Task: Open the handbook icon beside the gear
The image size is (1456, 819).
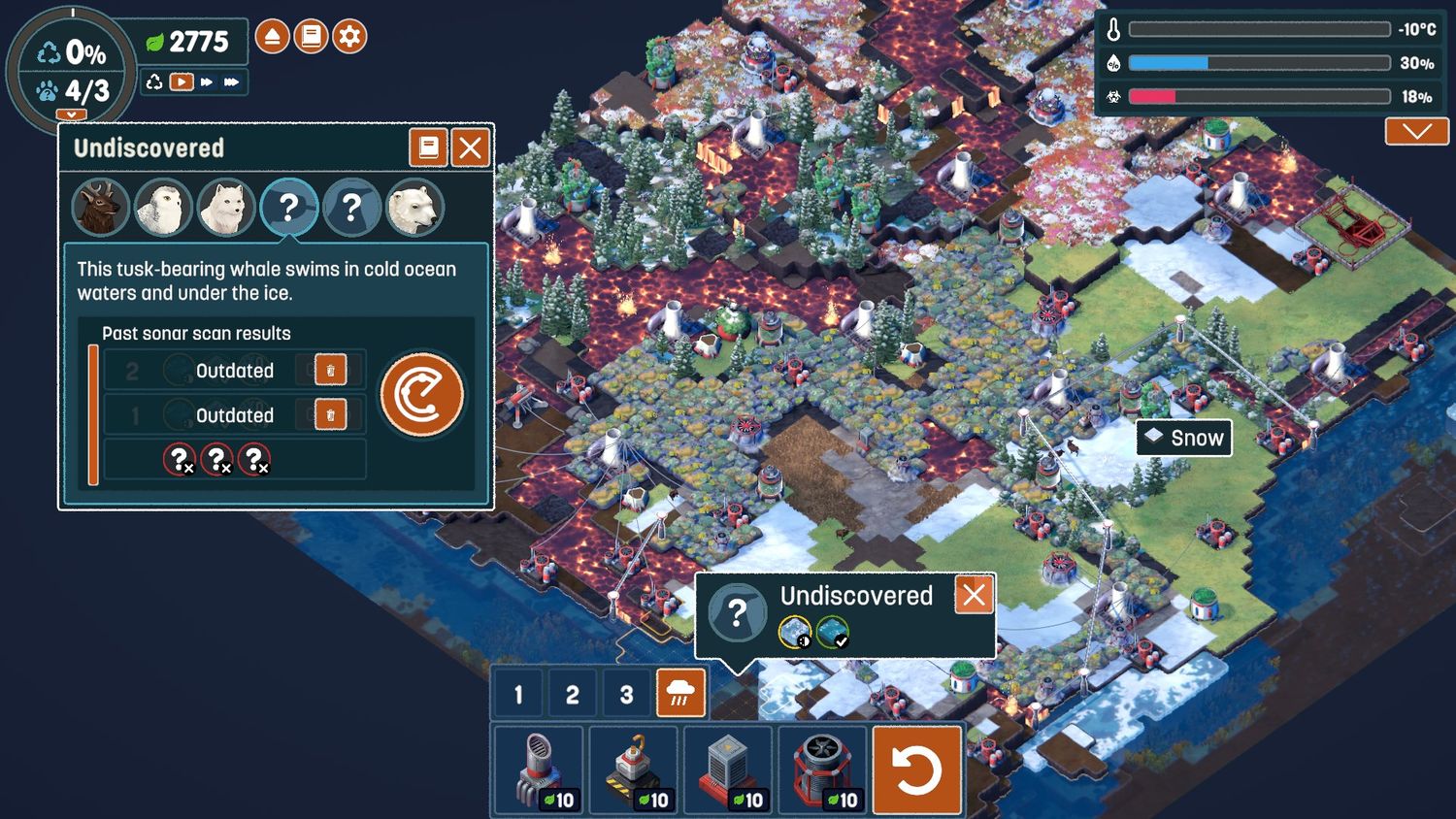Action: tap(311, 37)
